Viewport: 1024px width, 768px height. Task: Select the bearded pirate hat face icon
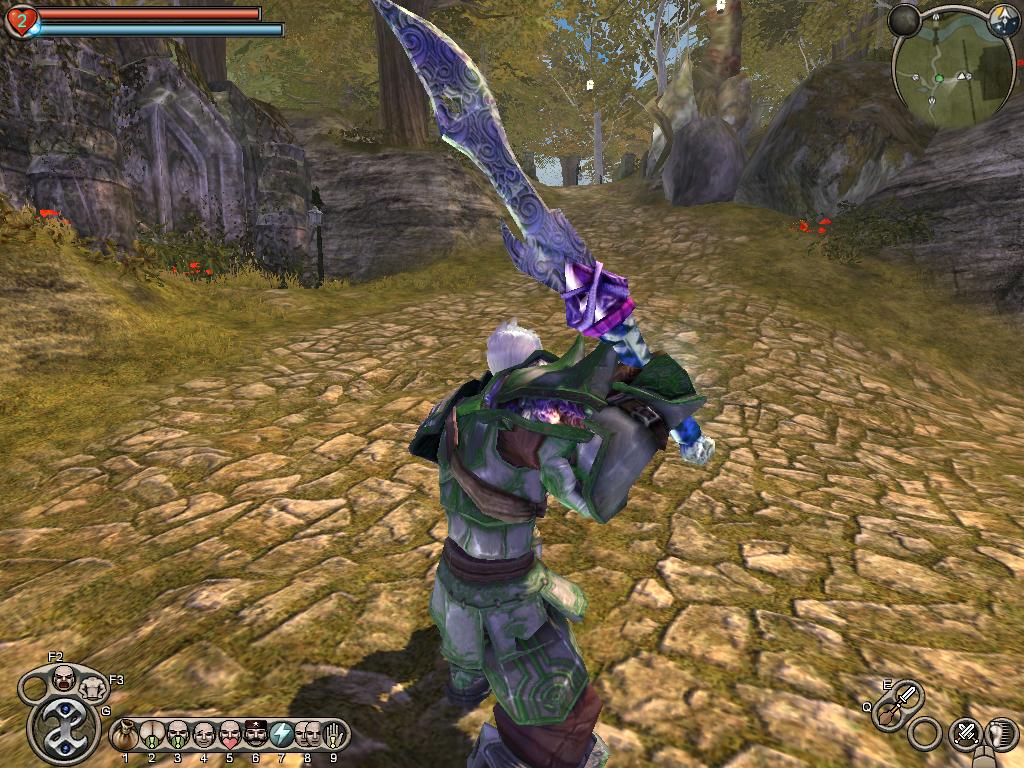click(255, 734)
